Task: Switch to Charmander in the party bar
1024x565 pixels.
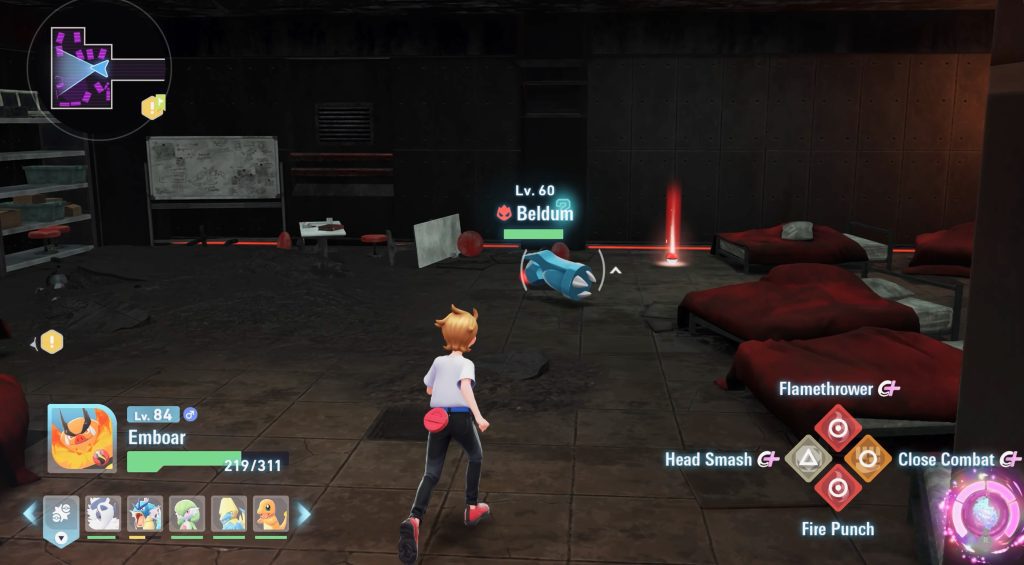Action: 271,514
